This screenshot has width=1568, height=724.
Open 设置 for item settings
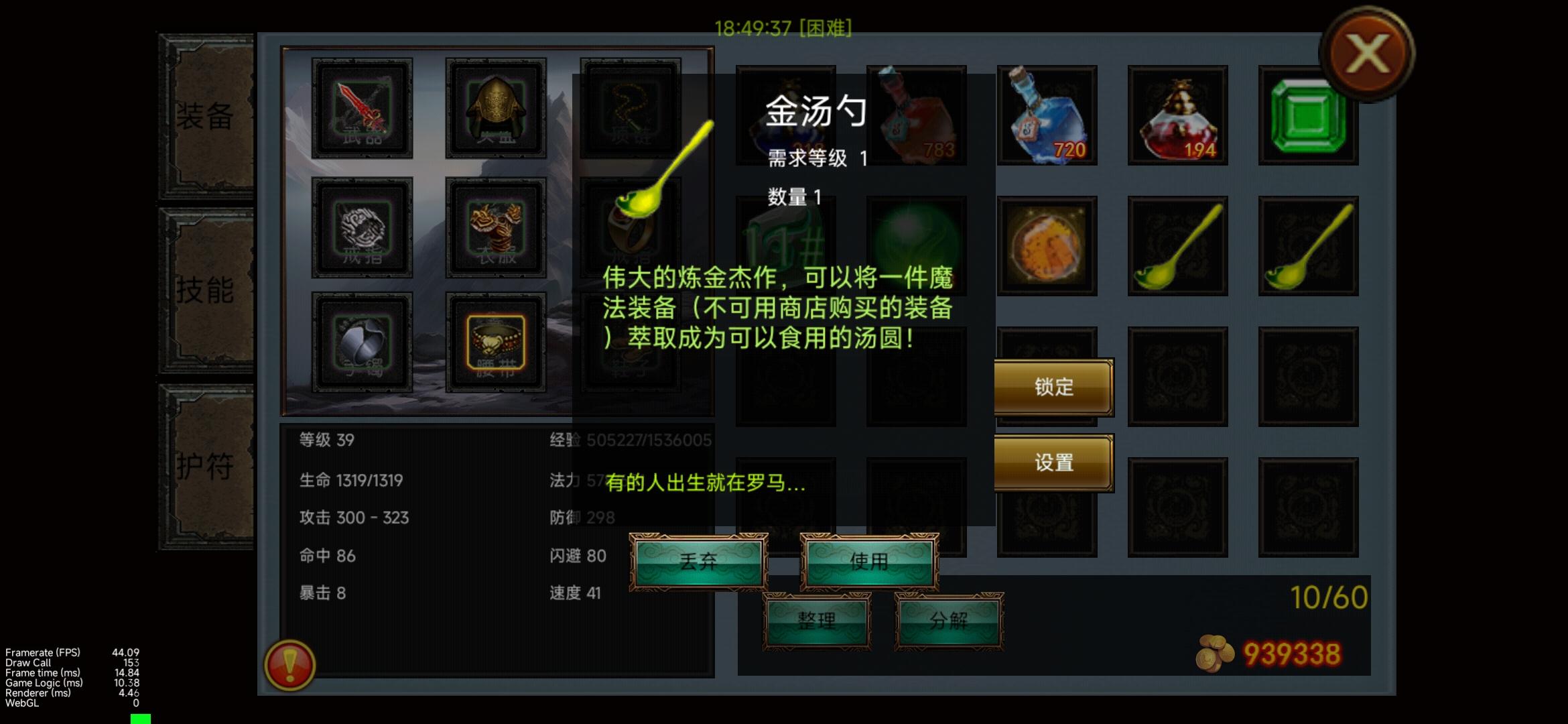click(x=1053, y=463)
